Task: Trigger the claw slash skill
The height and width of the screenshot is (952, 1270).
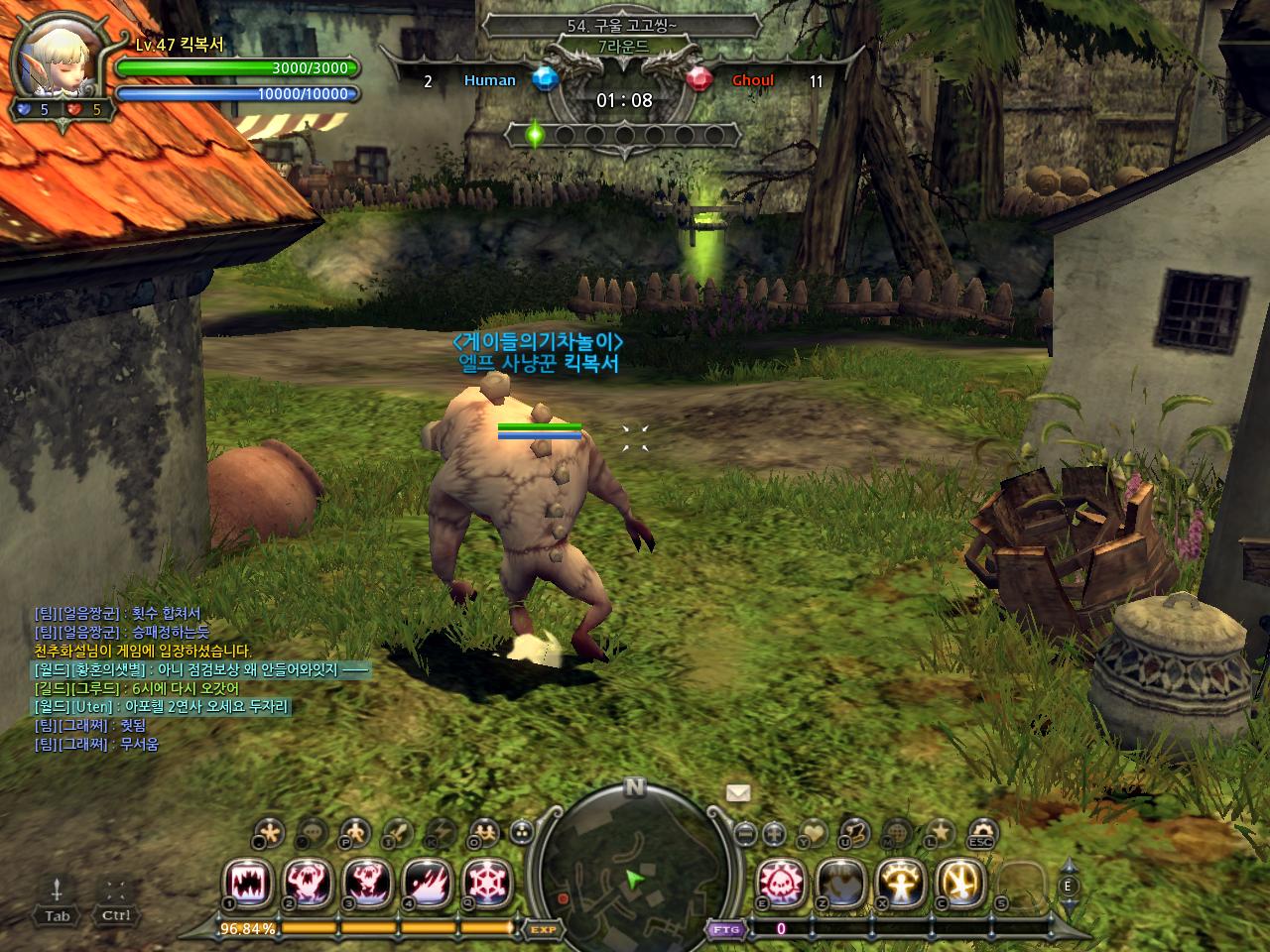Action: (x=427, y=880)
